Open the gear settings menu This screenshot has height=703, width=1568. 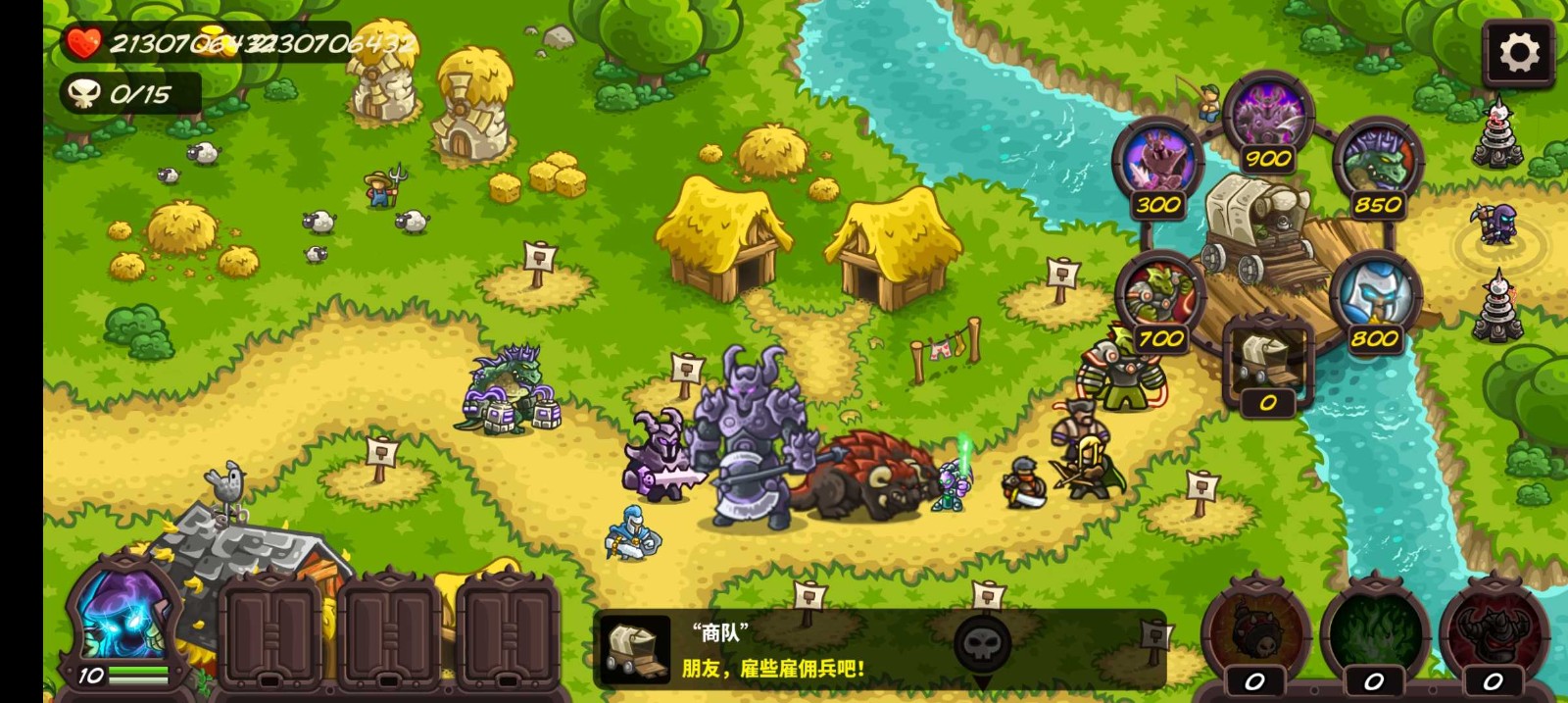[x=1518, y=53]
